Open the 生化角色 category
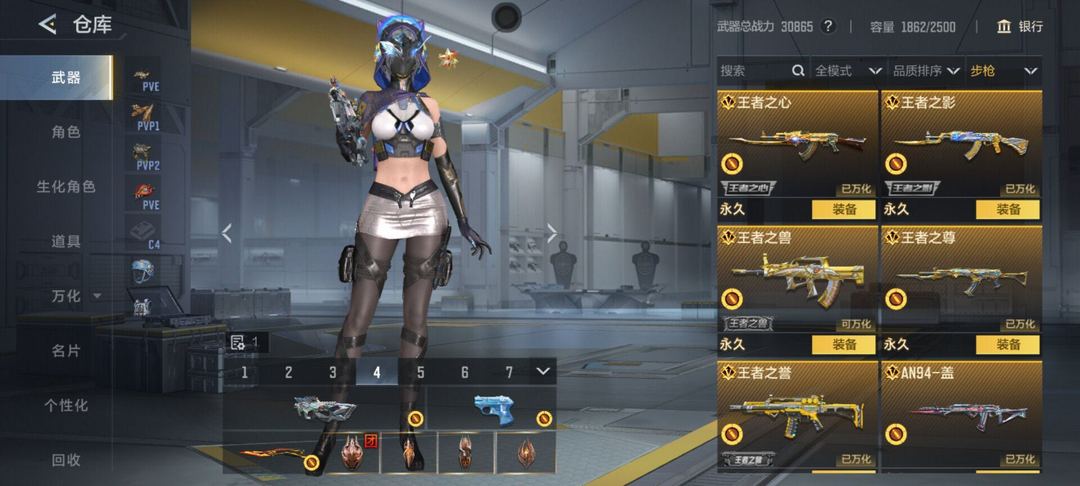Viewport: 1080px width, 486px height. click(x=66, y=187)
